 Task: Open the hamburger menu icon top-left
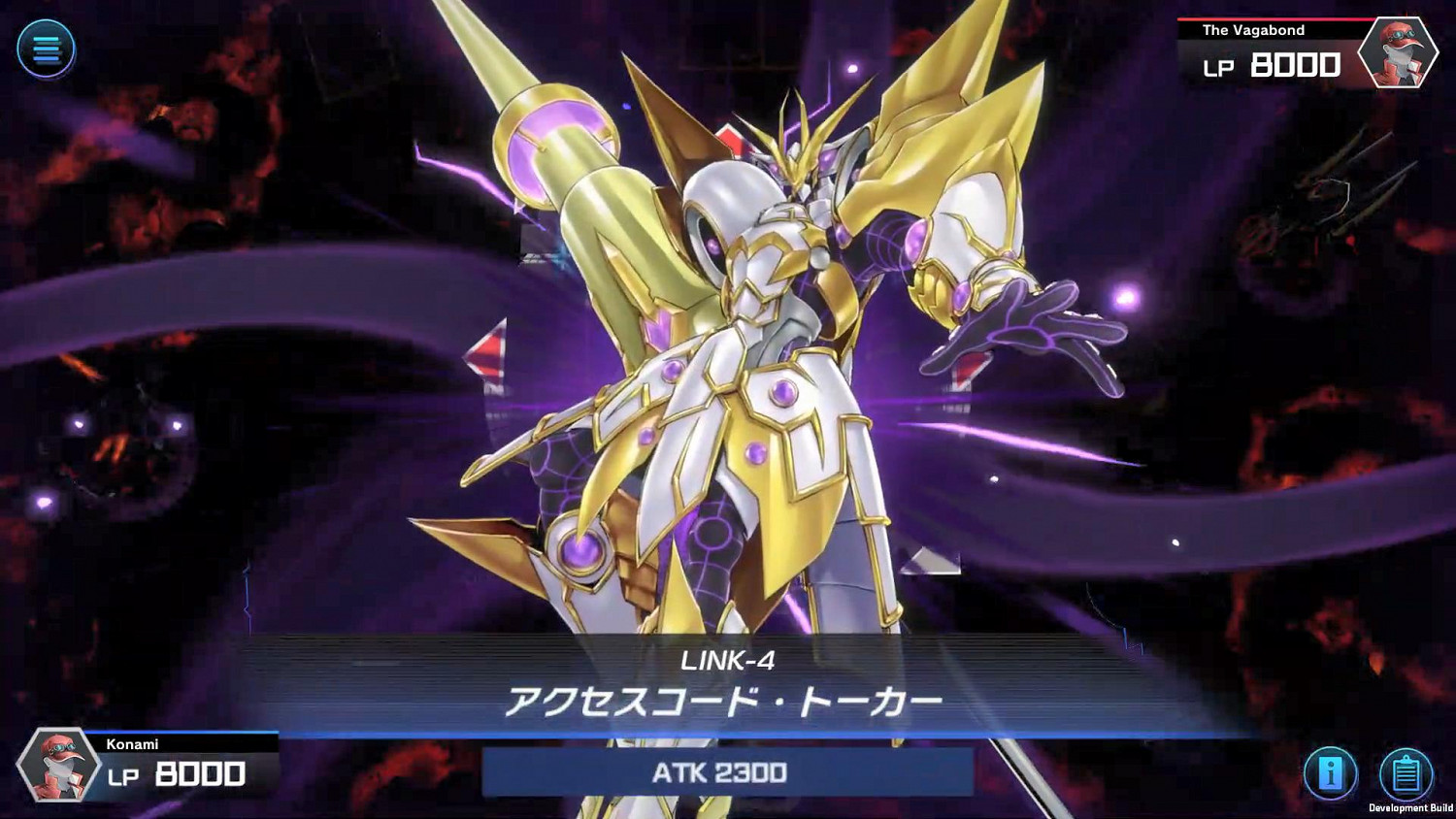point(47,50)
